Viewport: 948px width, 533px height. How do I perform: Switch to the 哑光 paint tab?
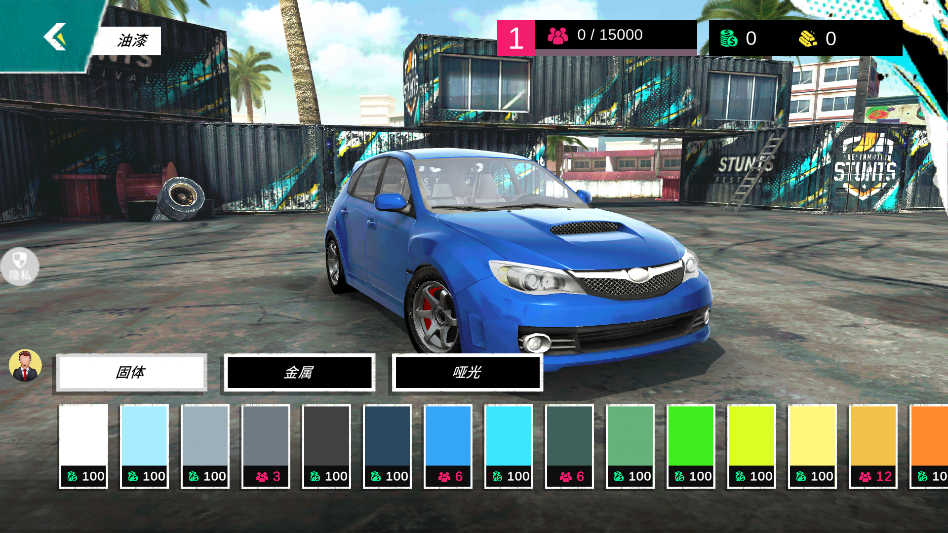point(467,372)
